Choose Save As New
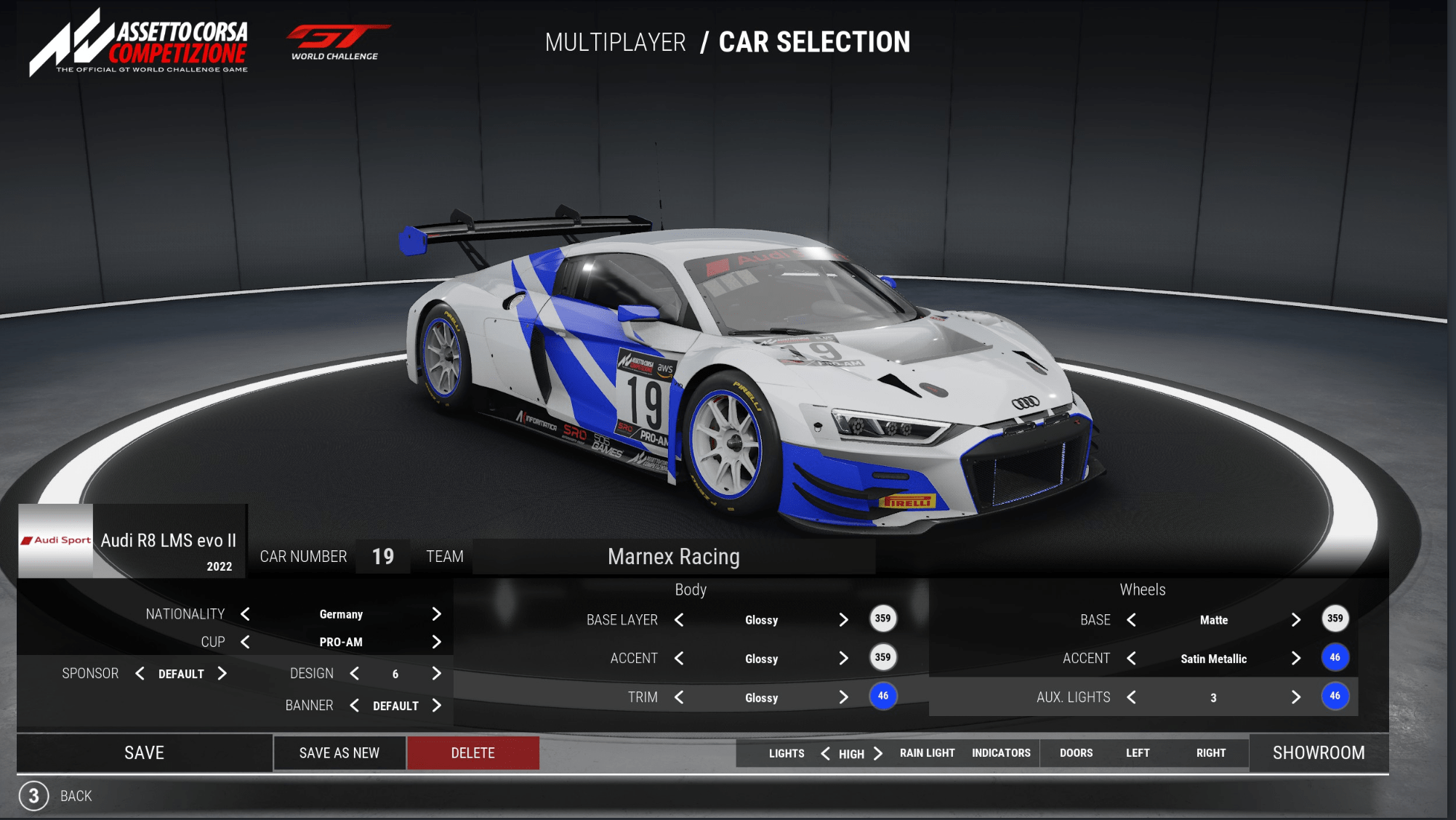Screen dimensions: 1456x820 point(339,752)
